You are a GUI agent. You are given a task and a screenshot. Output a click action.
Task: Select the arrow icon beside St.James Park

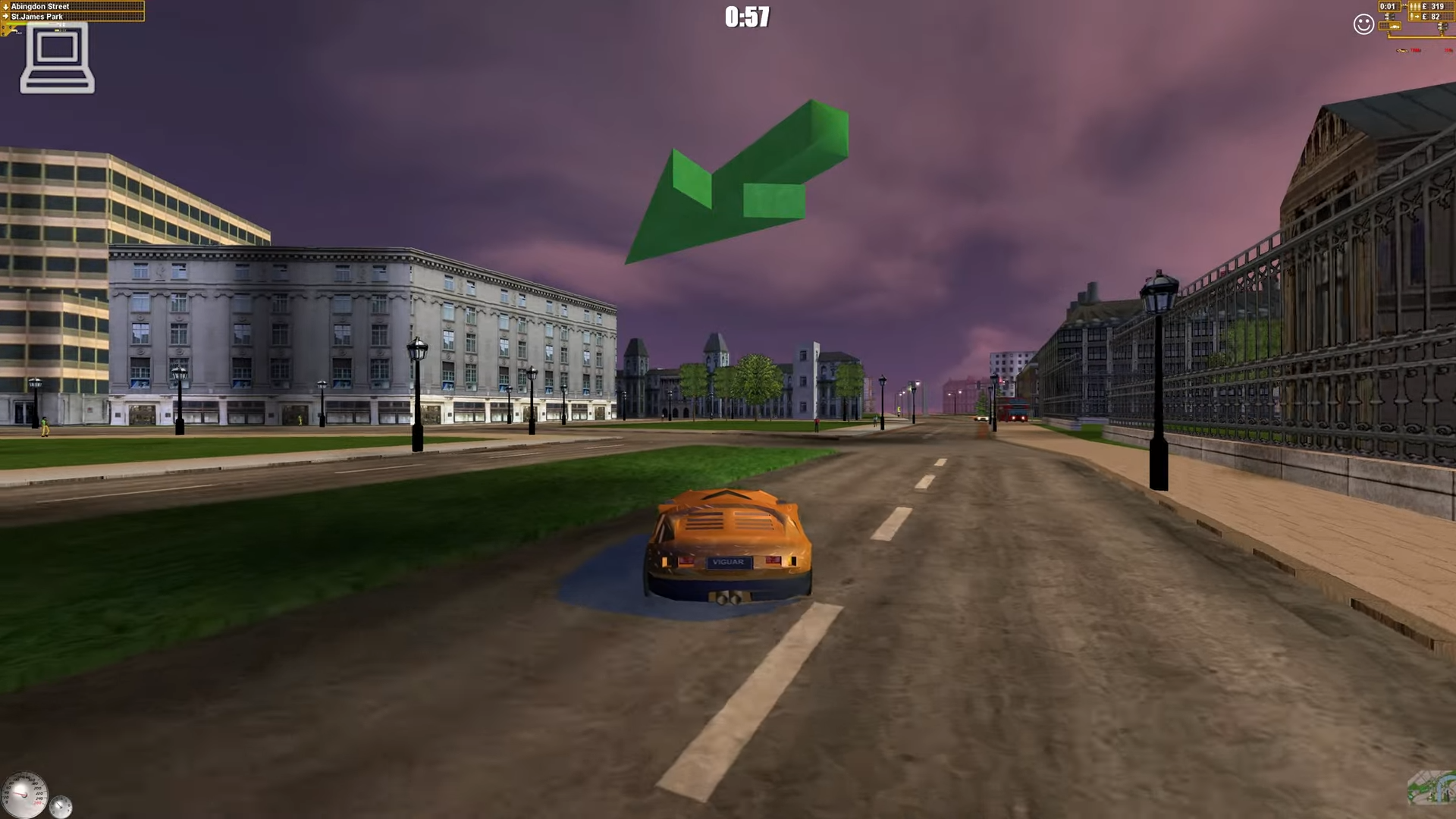pyautogui.click(x=5, y=16)
